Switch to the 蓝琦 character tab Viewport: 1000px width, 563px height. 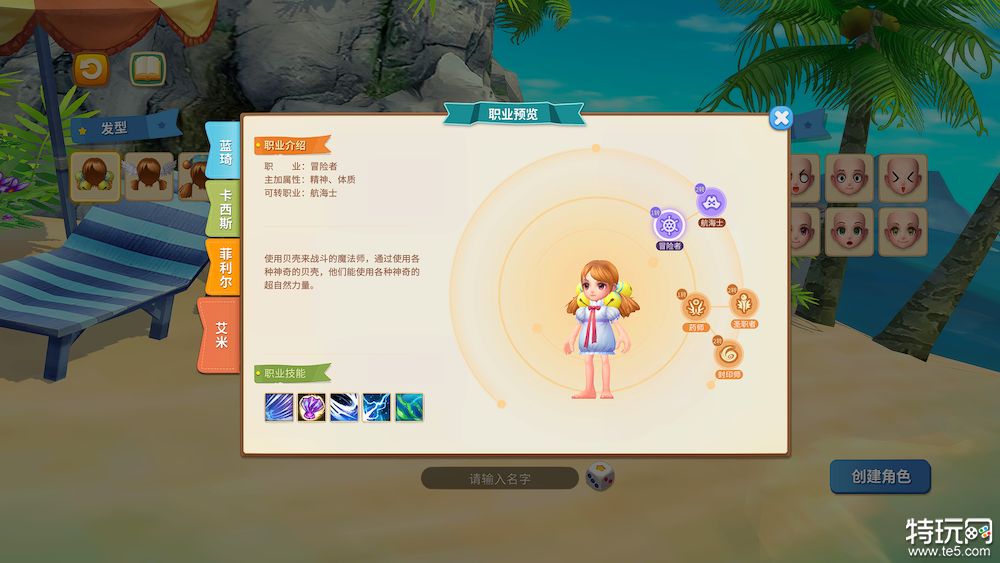point(225,152)
